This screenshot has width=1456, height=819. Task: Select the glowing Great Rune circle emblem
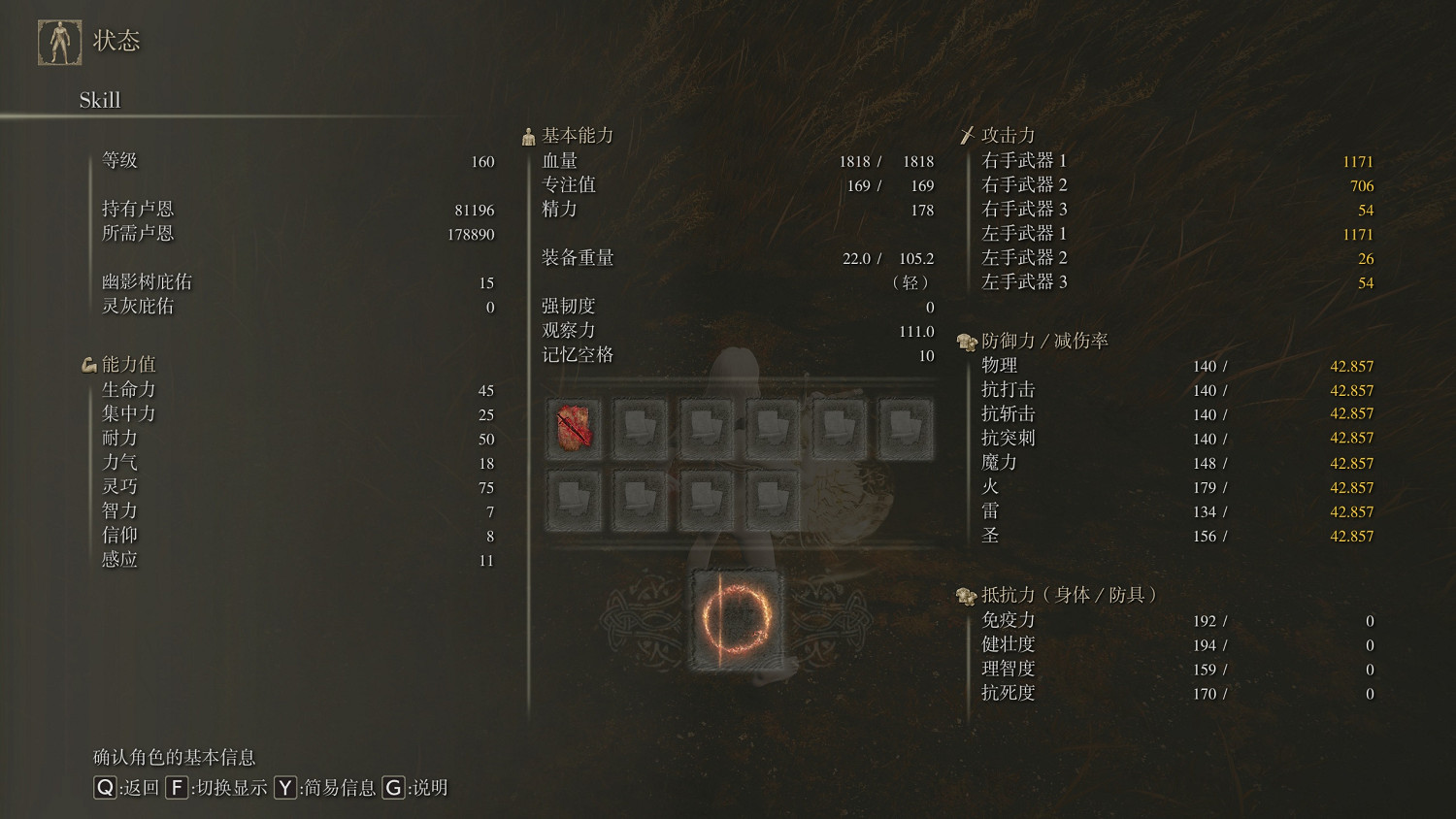736,618
